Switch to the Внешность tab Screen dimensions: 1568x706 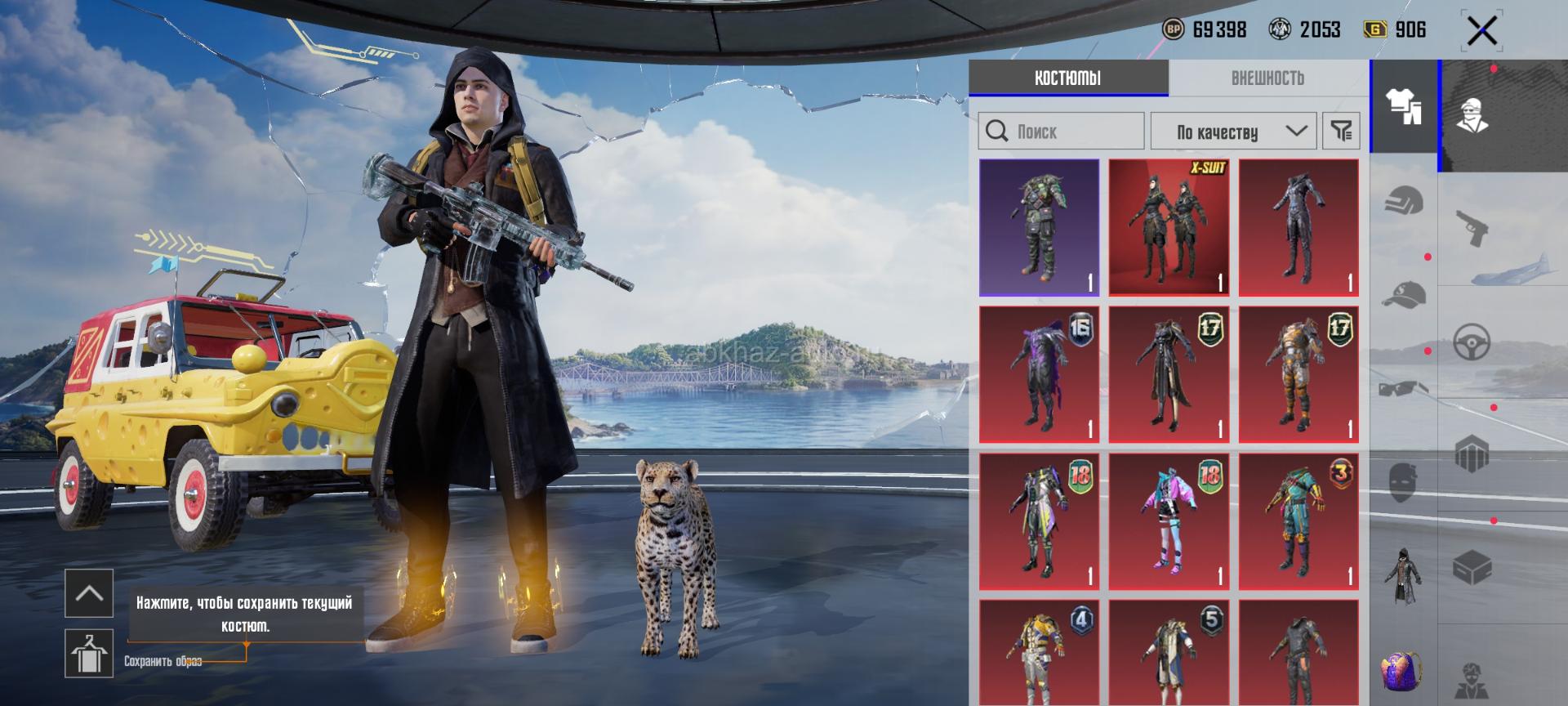1267,78
